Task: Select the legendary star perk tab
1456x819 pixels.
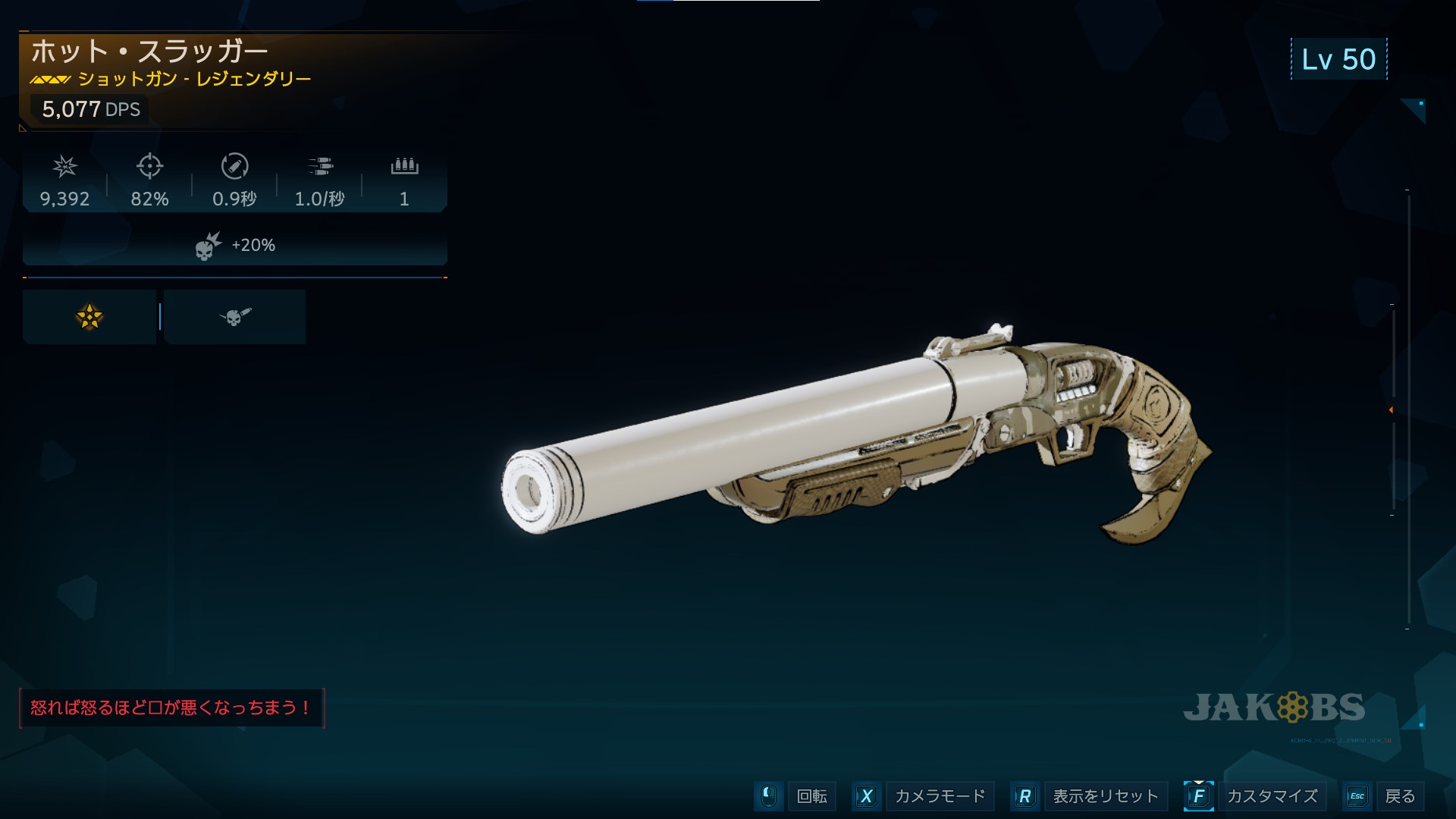Action: pos(89,317)
